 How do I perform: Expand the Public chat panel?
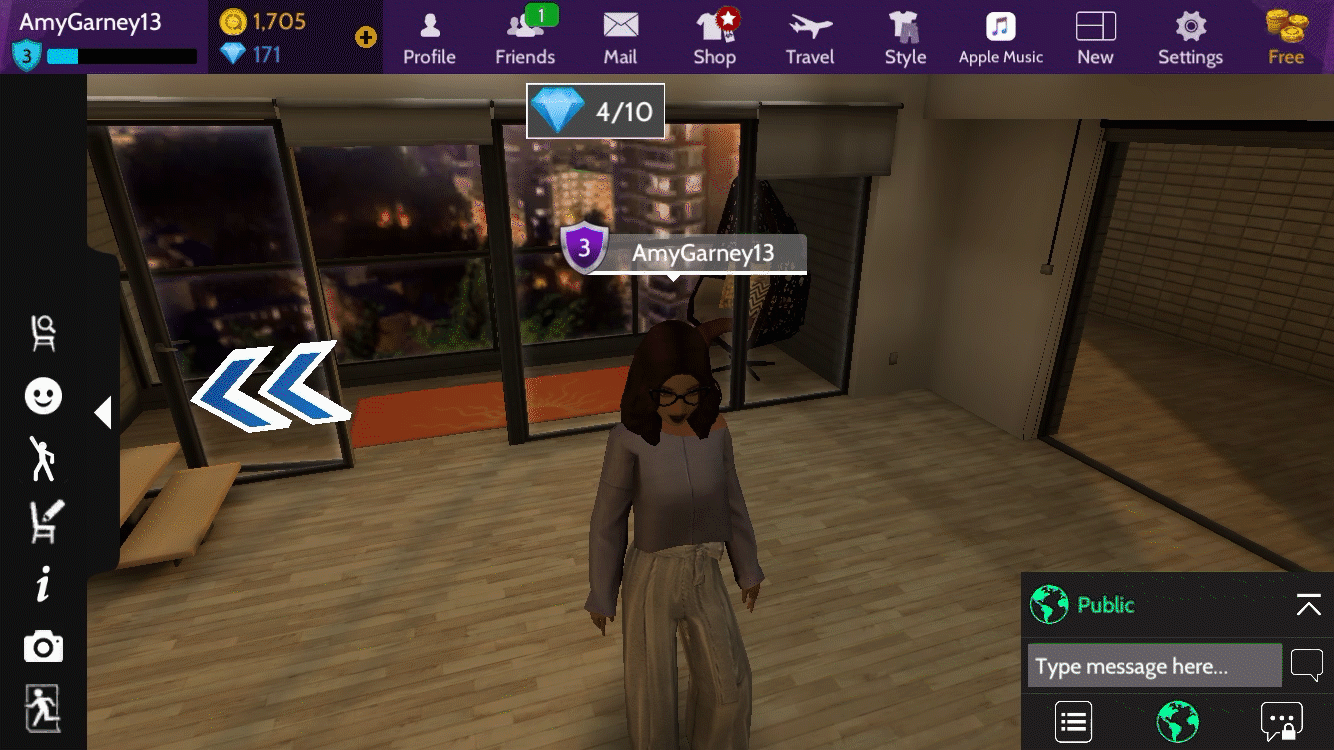click(1308, 605)
